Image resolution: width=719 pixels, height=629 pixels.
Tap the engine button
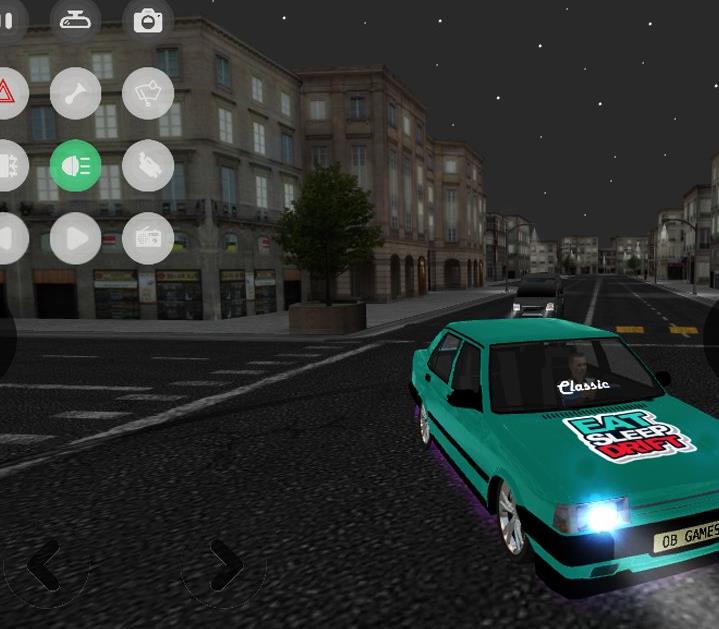(148, 166)
